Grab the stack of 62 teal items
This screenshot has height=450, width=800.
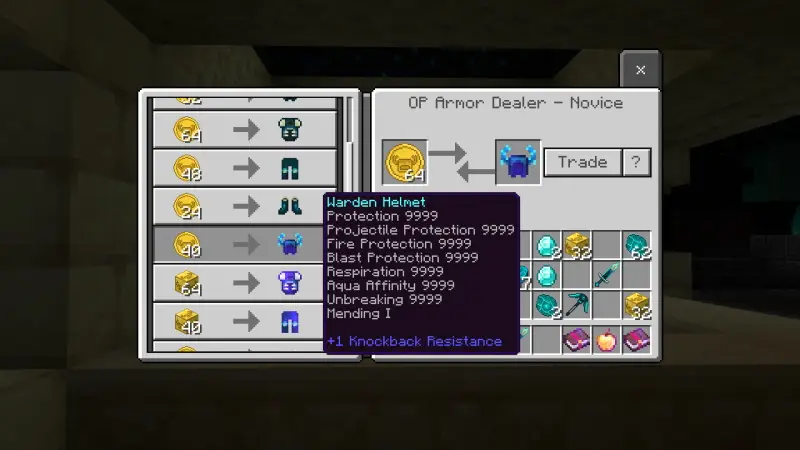(636, 245)
